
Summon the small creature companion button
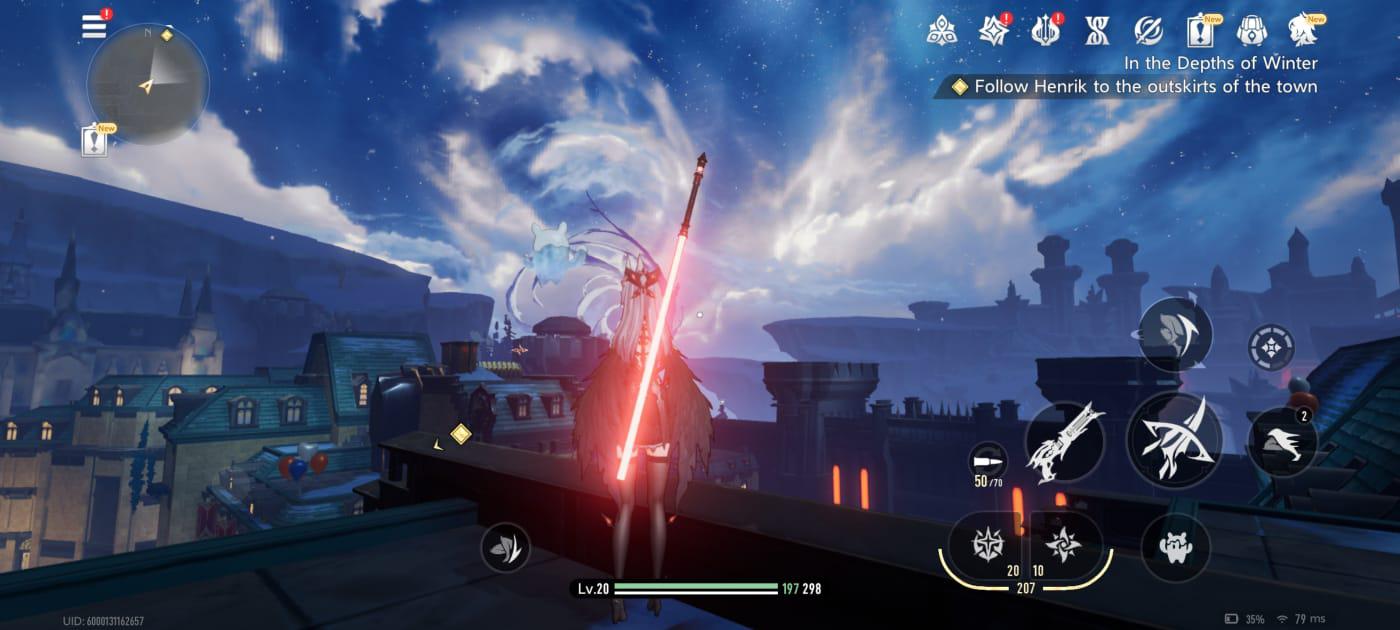pos(1175,547)
